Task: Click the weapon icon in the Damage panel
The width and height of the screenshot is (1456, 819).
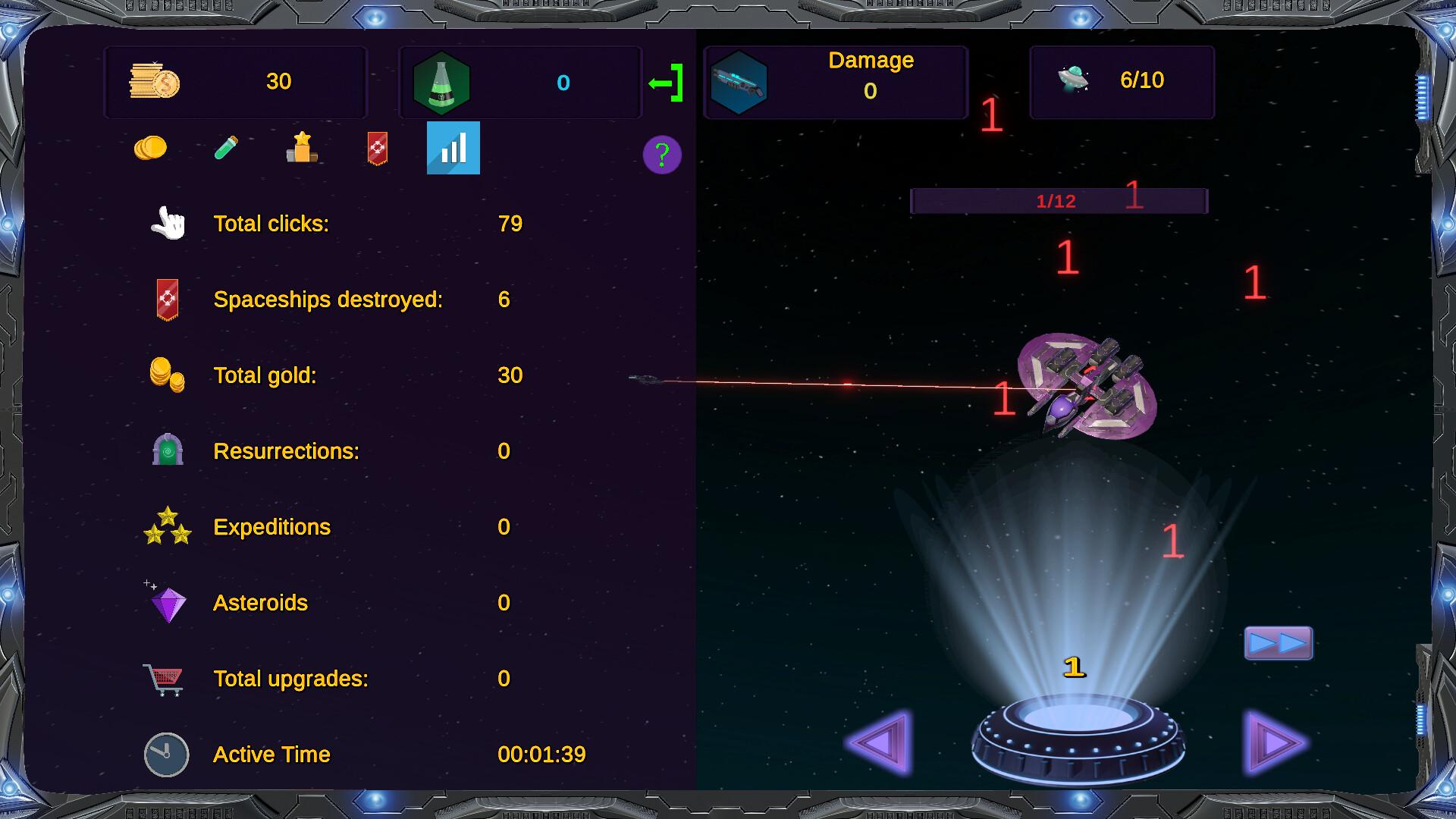Action: point(739,82)
